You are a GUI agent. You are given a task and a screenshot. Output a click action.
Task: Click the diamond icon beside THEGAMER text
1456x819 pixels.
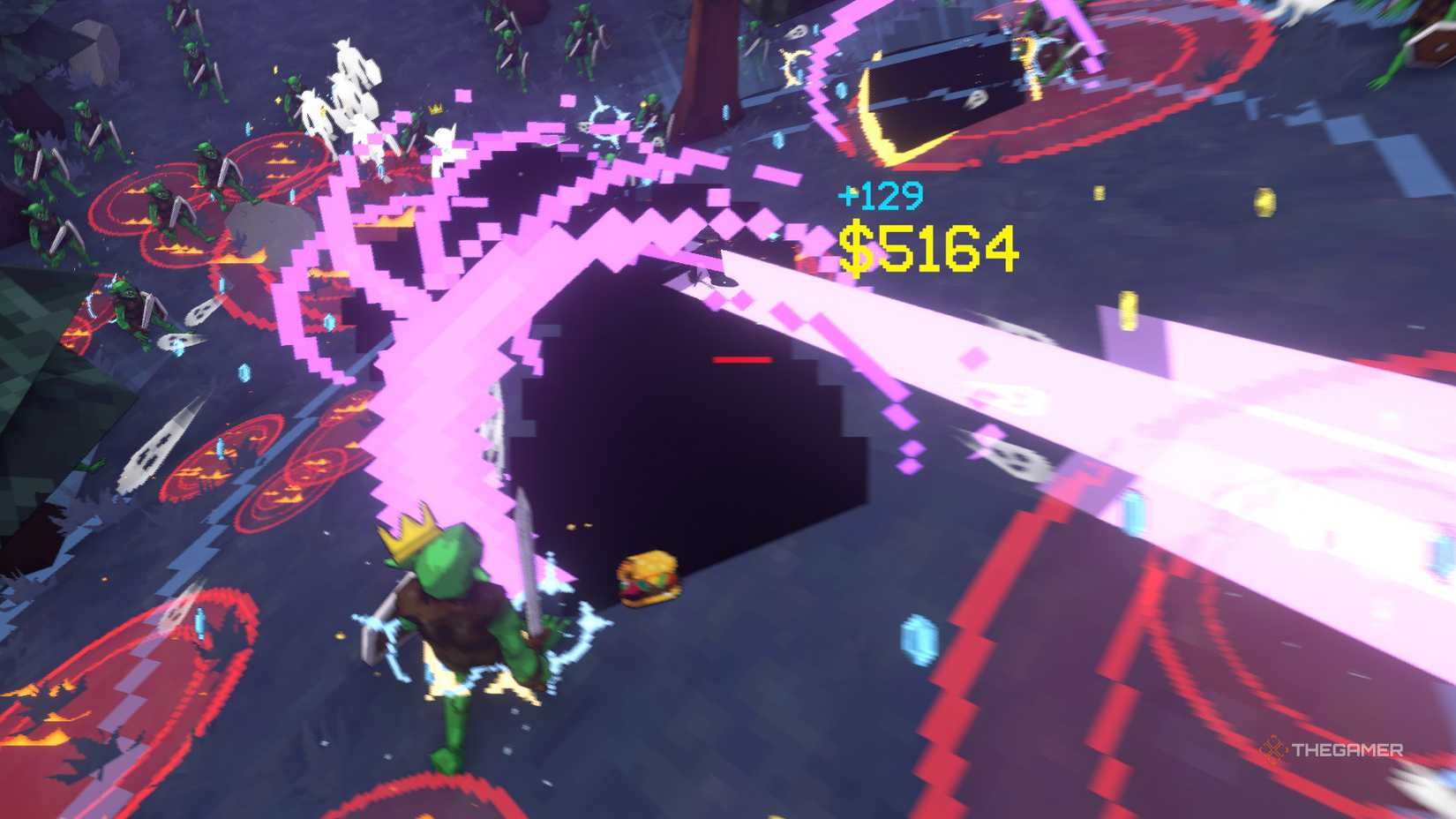tap(1274, 748)
